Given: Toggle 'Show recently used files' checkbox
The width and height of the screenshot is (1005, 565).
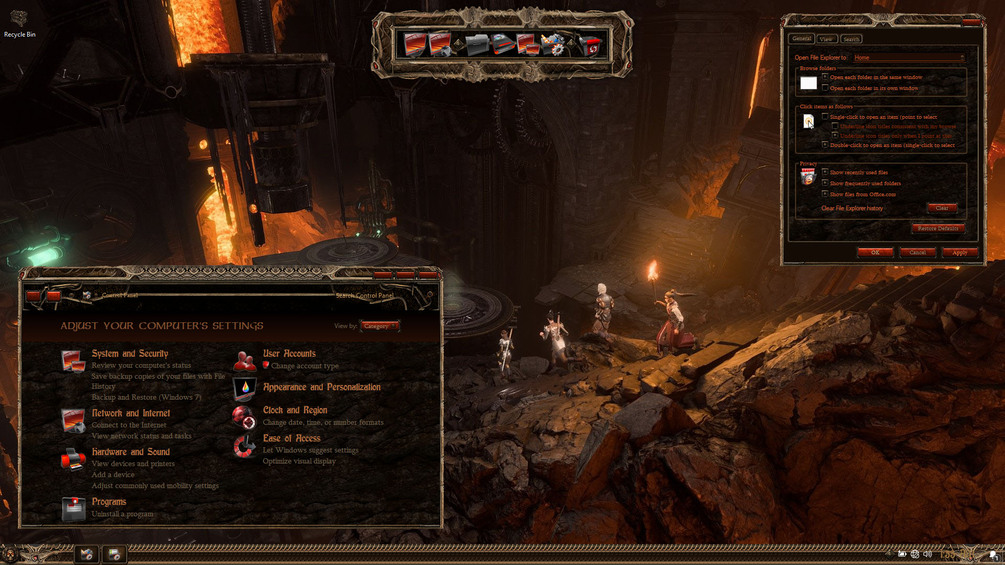Looking at the screenshot, I should (825, 172).
